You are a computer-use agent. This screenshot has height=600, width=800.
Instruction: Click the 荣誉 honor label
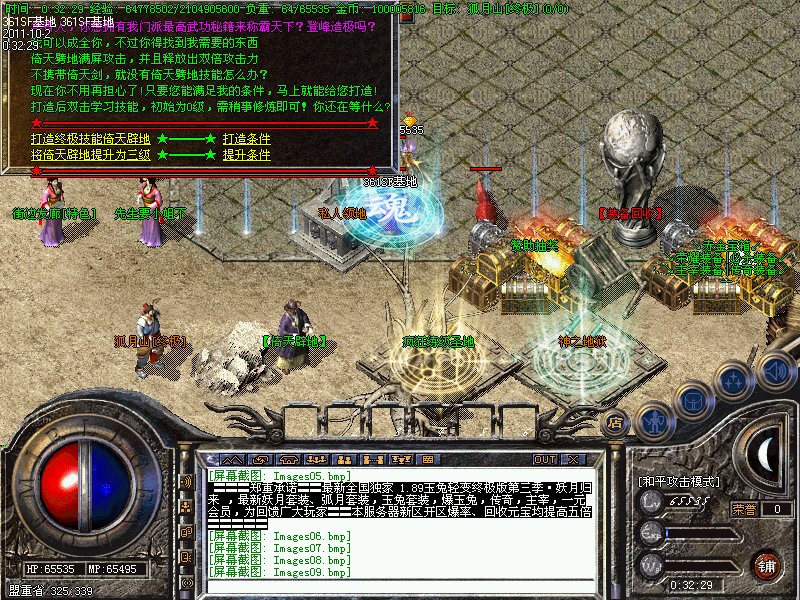(743, 509)
